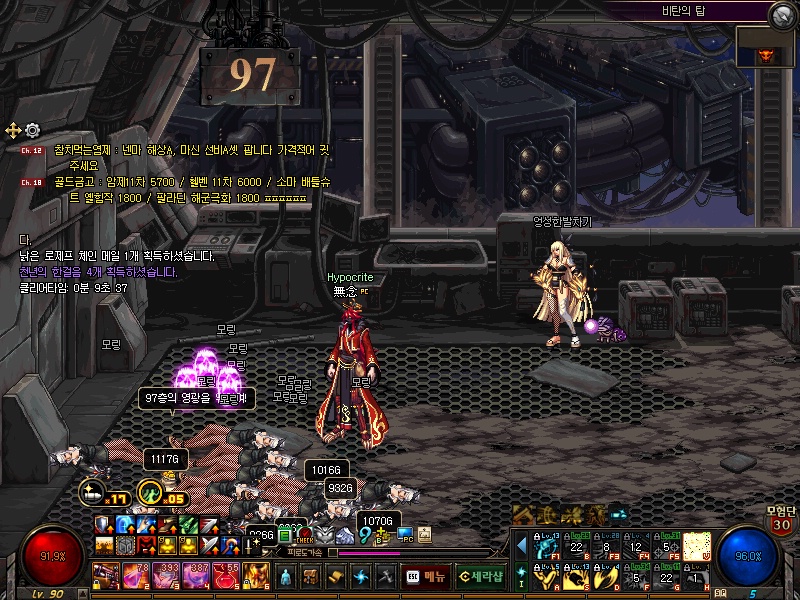Drink the red potion with count 55
This screenshot has height=600, width=800.
click(226, 575)
